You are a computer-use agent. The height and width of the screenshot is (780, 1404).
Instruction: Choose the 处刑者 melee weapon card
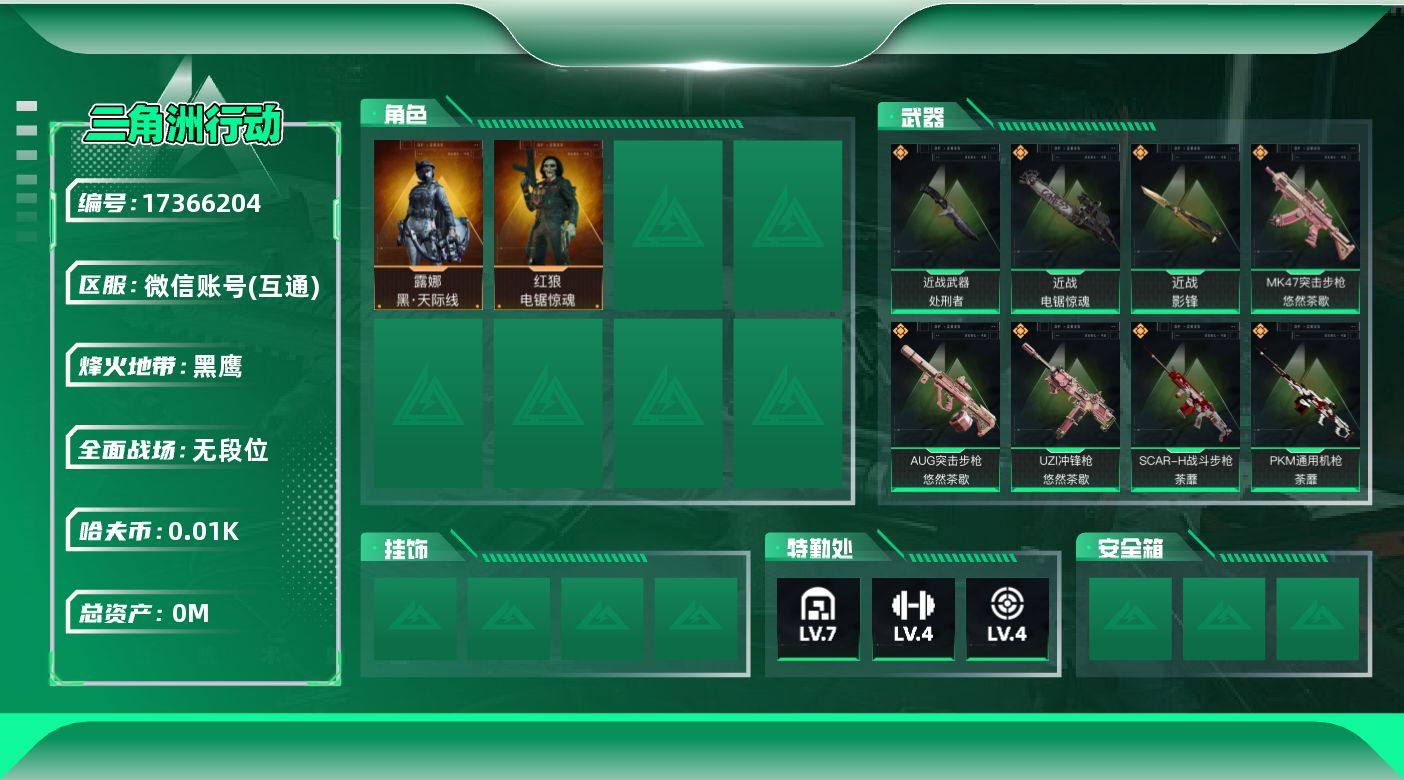945,228
